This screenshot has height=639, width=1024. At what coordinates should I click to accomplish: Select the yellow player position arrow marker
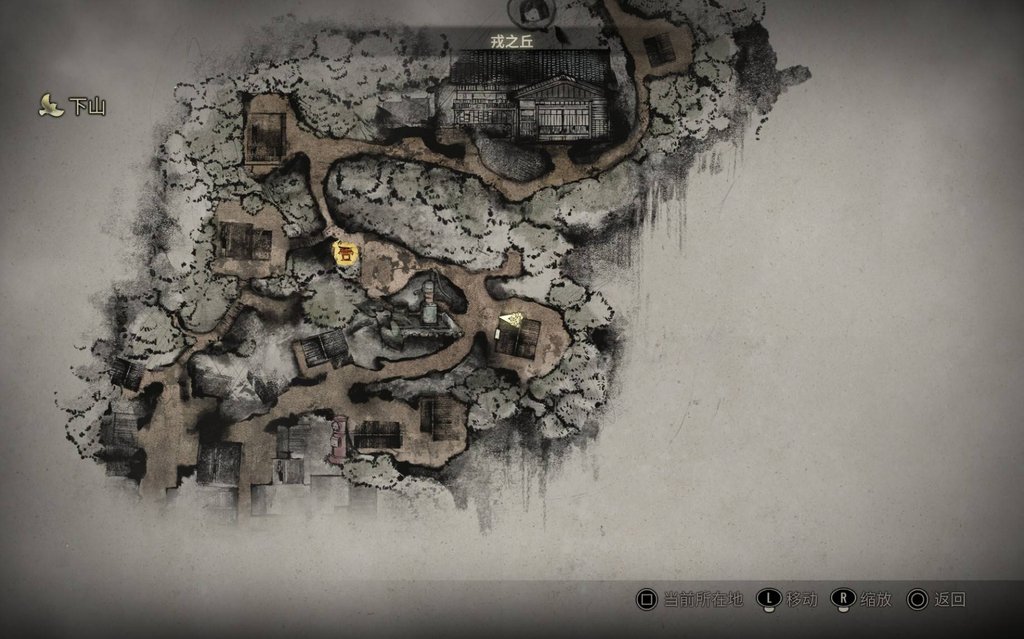[511, 319]
